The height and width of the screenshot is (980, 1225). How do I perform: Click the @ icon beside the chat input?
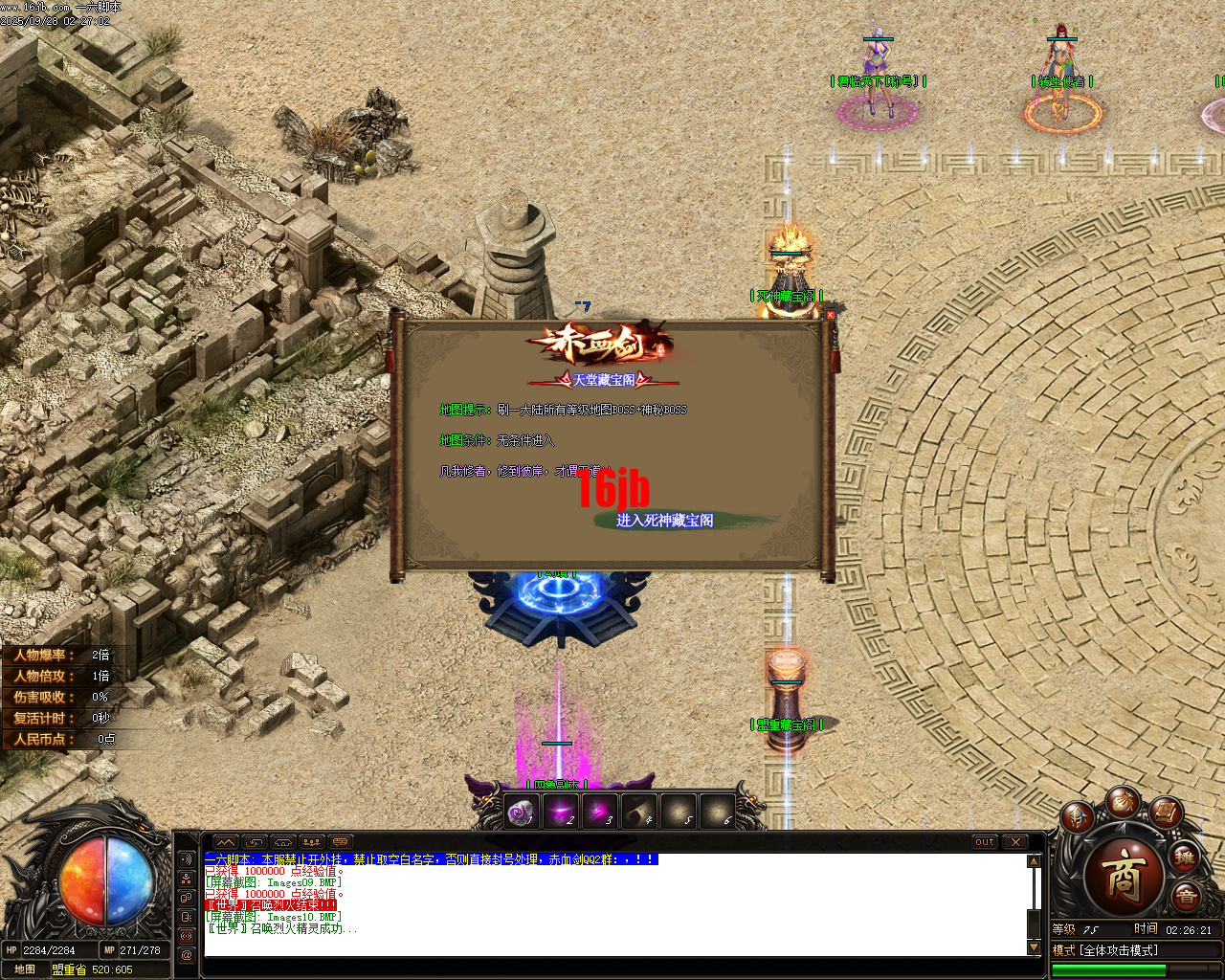187,954
